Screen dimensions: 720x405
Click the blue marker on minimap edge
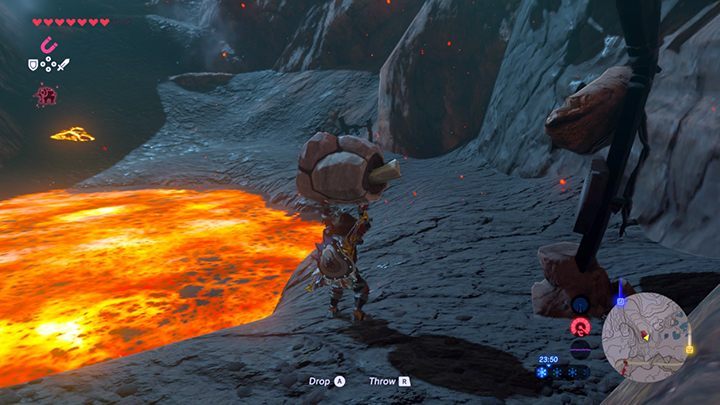621,300
